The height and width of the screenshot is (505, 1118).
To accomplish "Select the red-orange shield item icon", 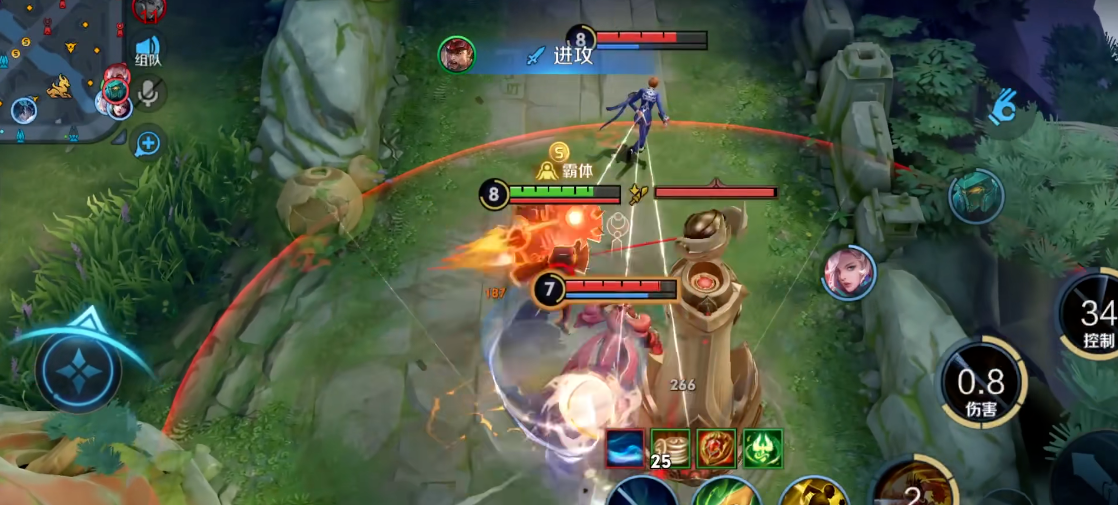I will (x=716, y=448).
